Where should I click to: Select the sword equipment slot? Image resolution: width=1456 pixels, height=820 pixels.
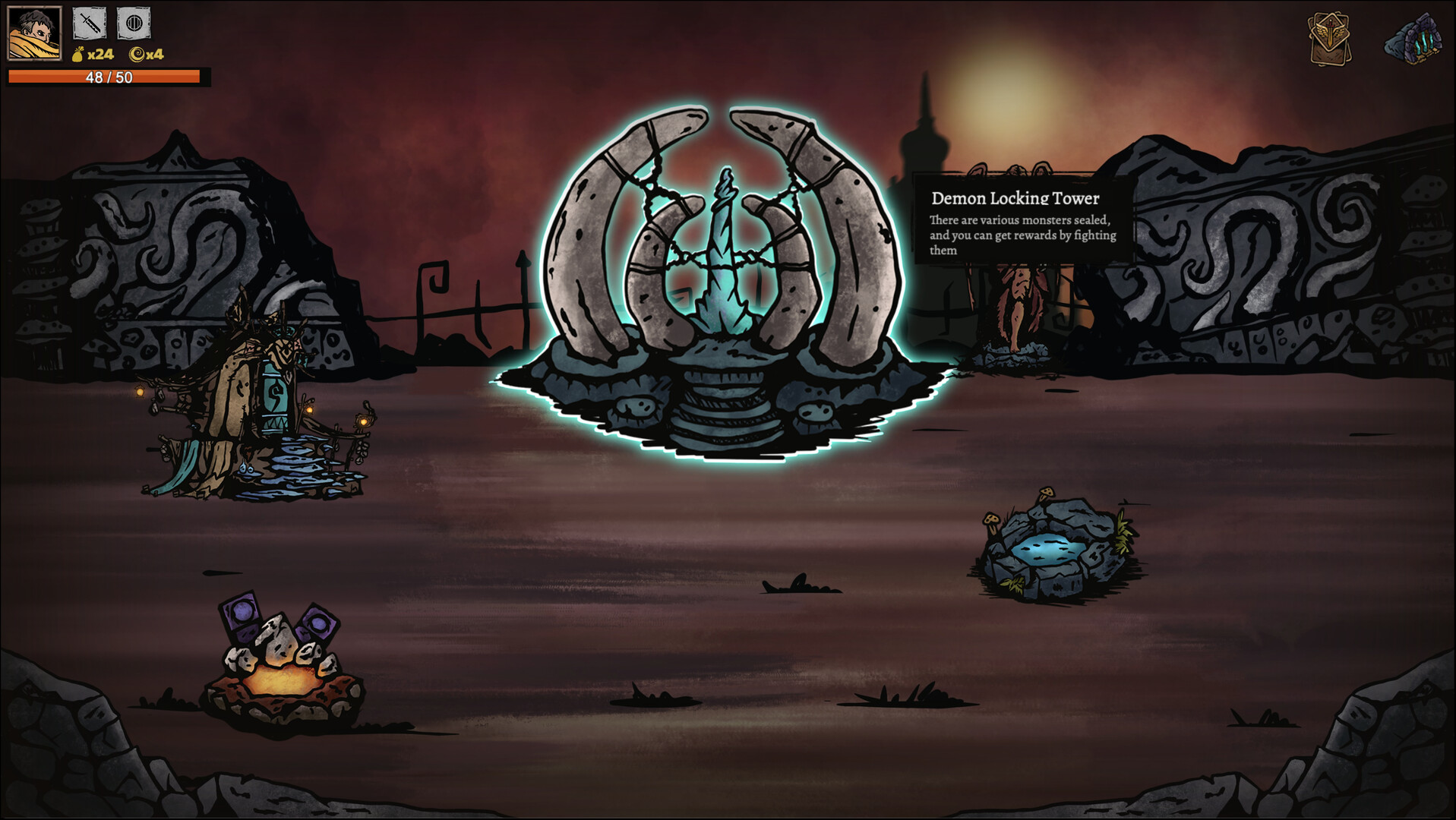point(89,24)
